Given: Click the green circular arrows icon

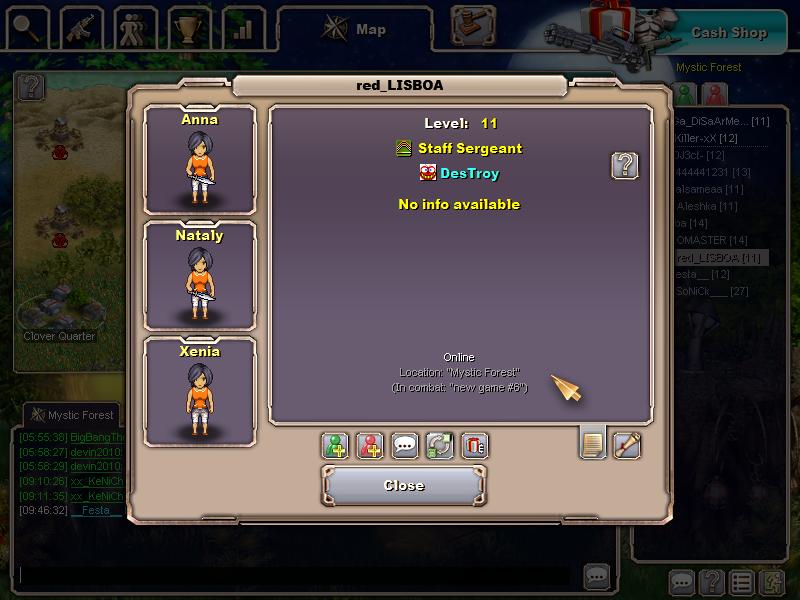Looking at the screenshot, I should 439,446.
